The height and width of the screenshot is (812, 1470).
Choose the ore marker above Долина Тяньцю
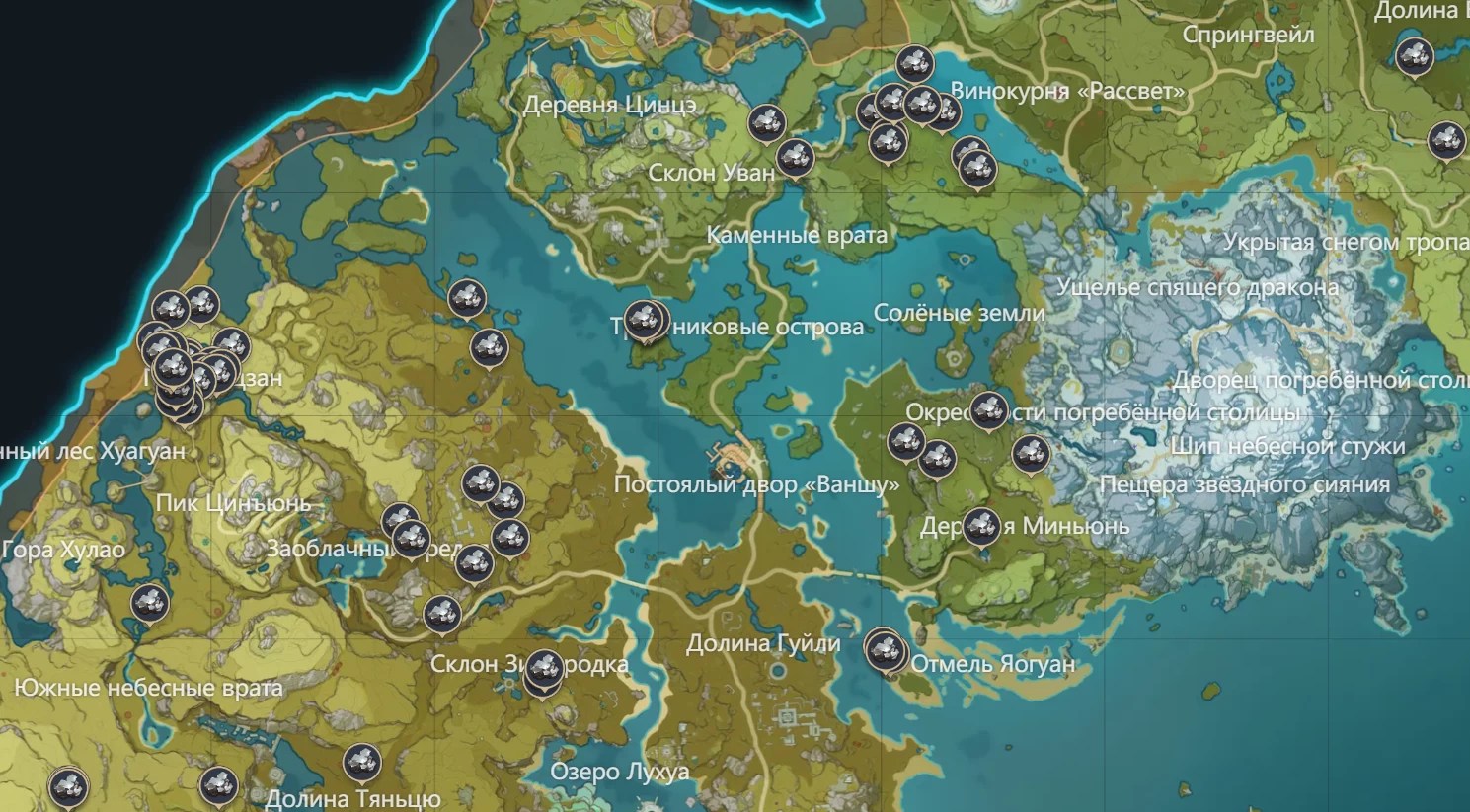click(361, 763)
